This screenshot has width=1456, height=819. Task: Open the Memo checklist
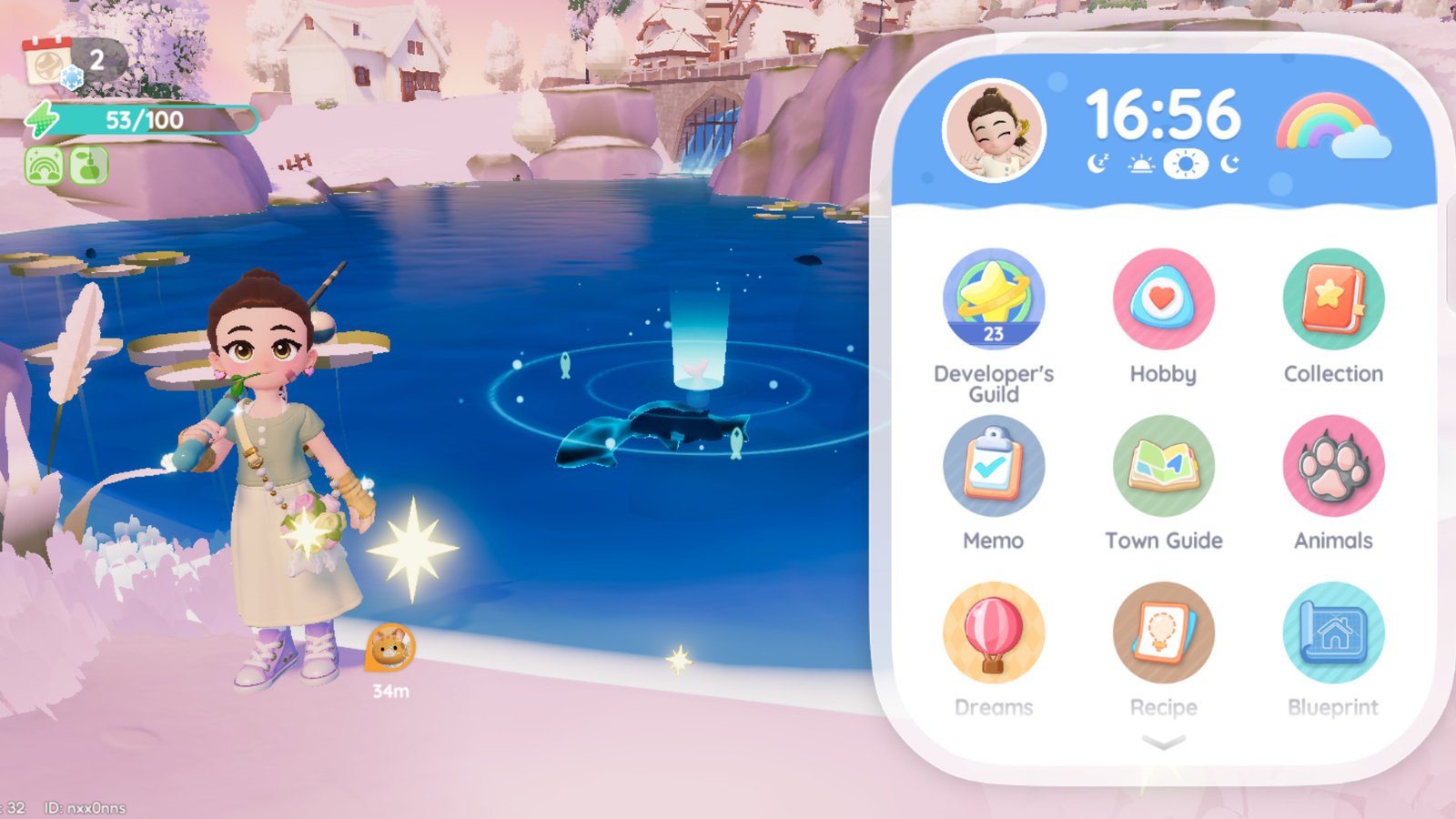pyautogui.click(x=995, y=467)
